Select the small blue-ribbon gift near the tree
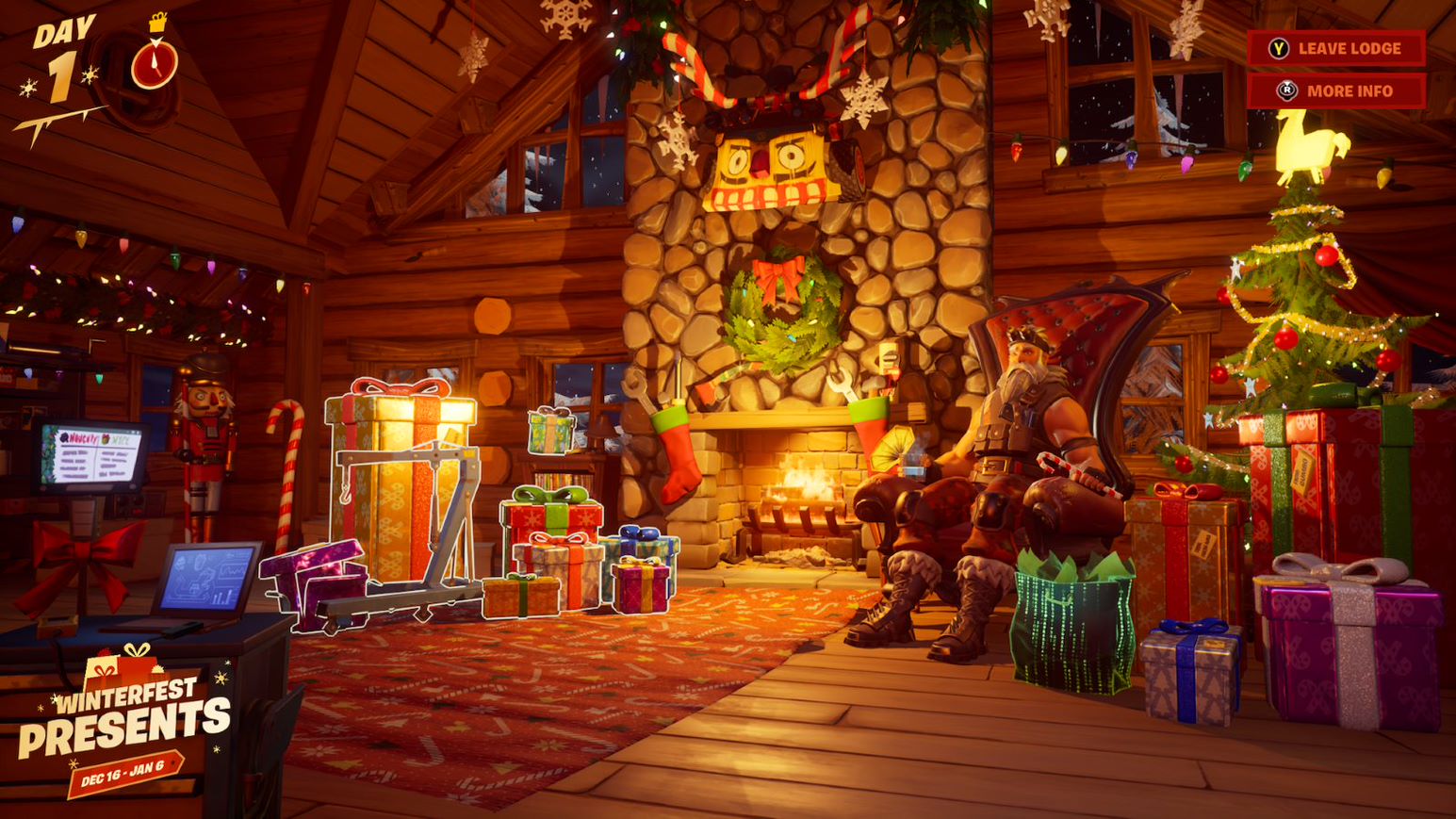This screenshot has width=1456, height=819. coord(1192,660)
